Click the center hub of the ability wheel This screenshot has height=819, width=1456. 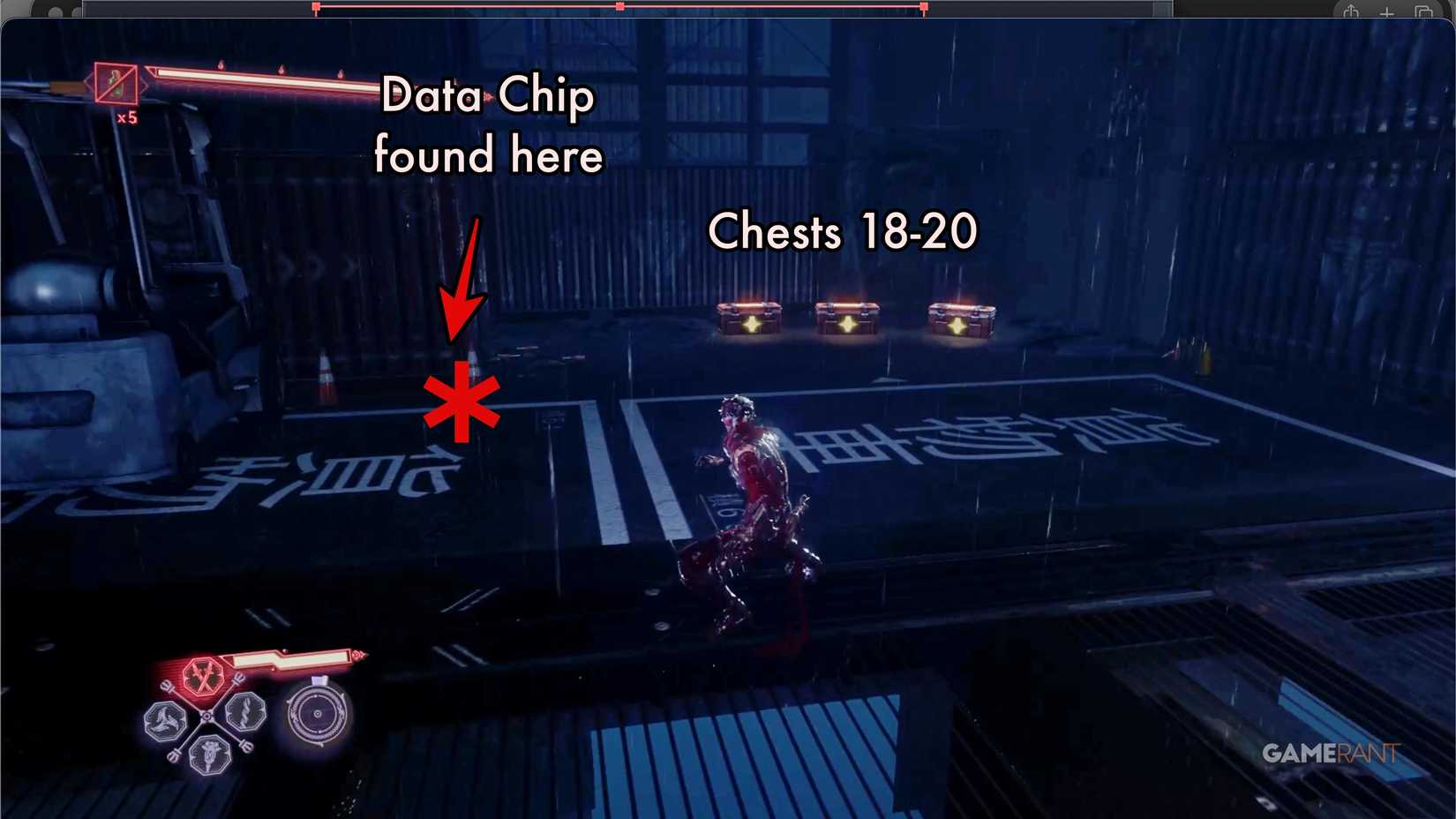(x=206, y=716)
